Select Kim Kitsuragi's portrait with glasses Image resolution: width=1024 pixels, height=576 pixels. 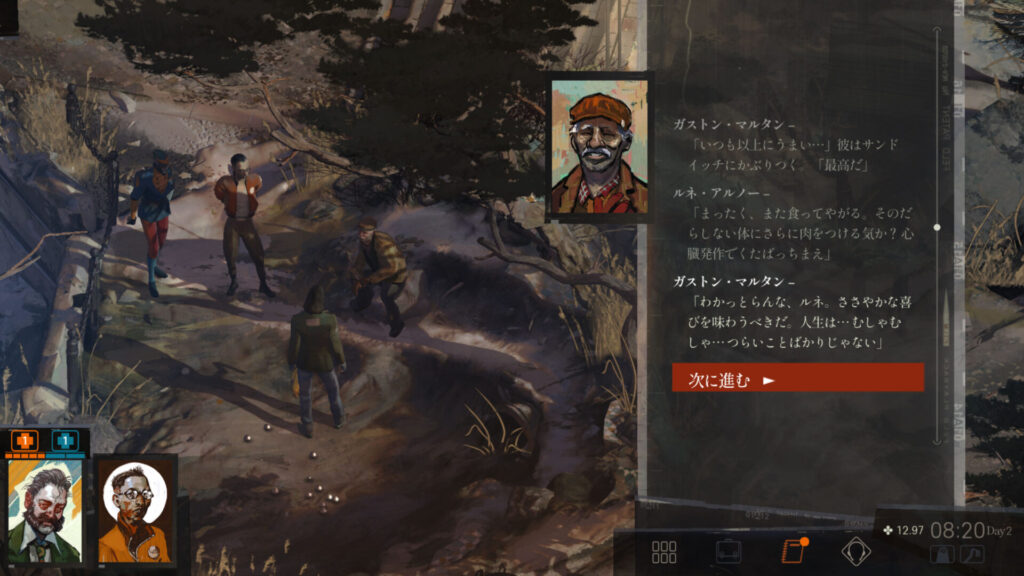[137, 512]
